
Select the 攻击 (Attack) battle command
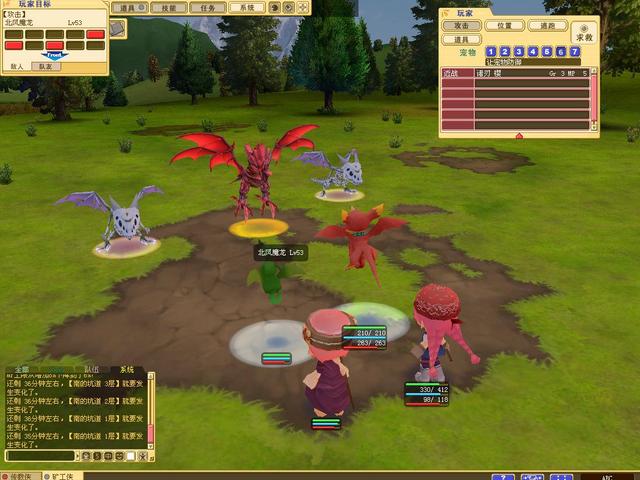tap(462, 25)
